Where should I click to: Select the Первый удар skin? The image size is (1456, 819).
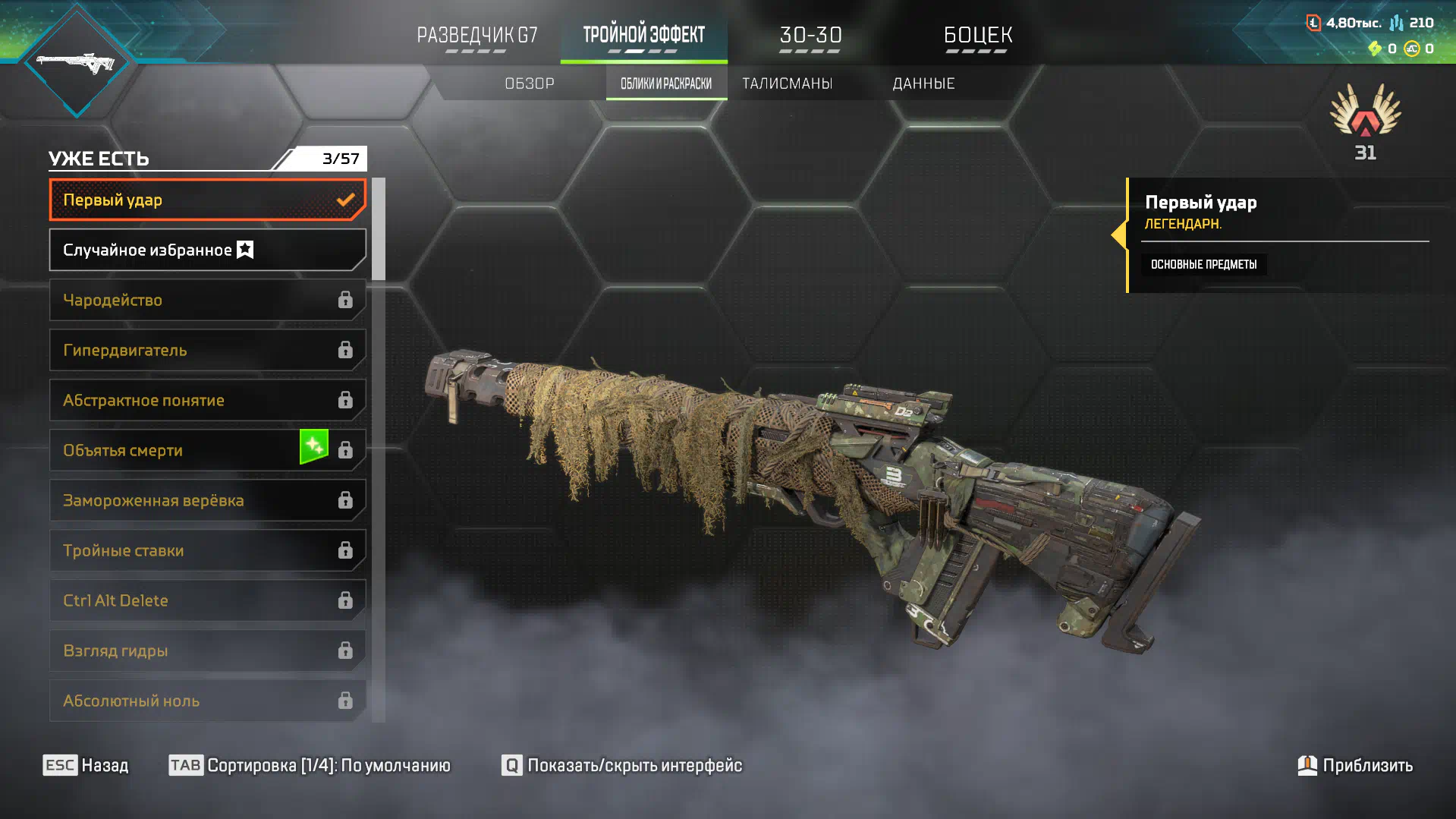point(206,200)
